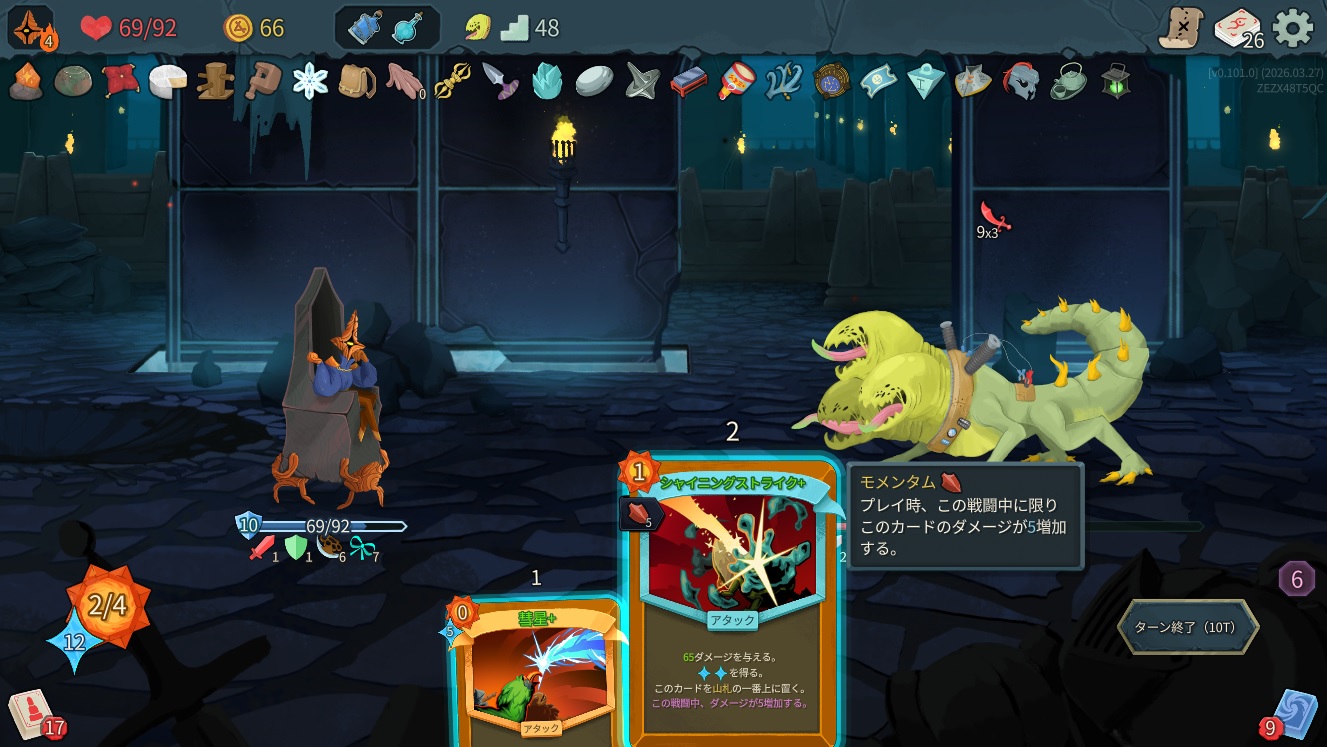This screenshot has width=1327, height=747.
Task: Inspect the green lantern relic
Action: [x=1115, y=81]
